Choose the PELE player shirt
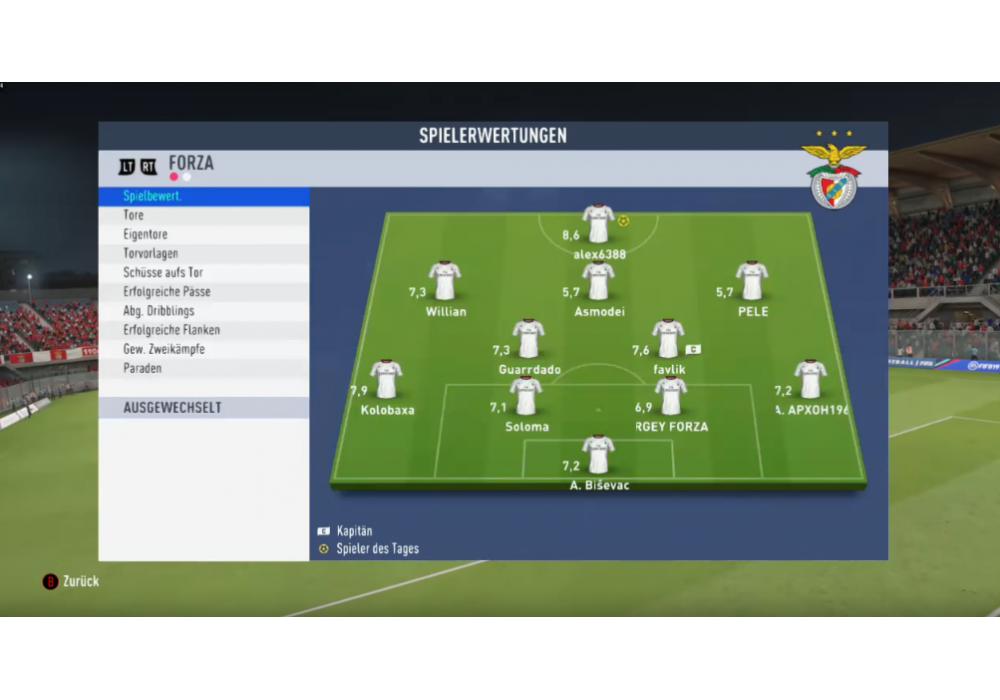The image size is (1000, 700). point(752,281)
